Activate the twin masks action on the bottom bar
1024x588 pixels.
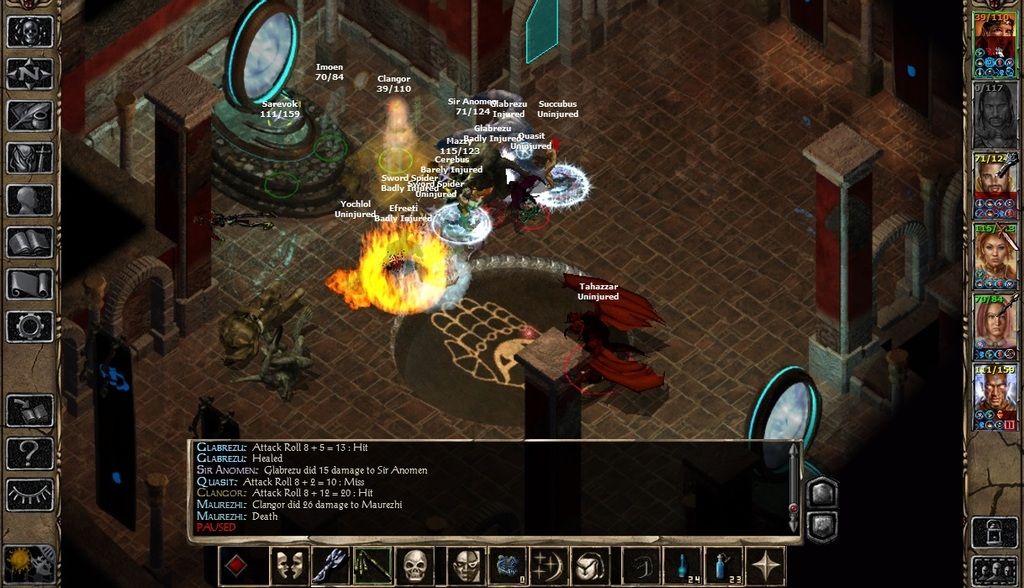(x=290, y=566)
